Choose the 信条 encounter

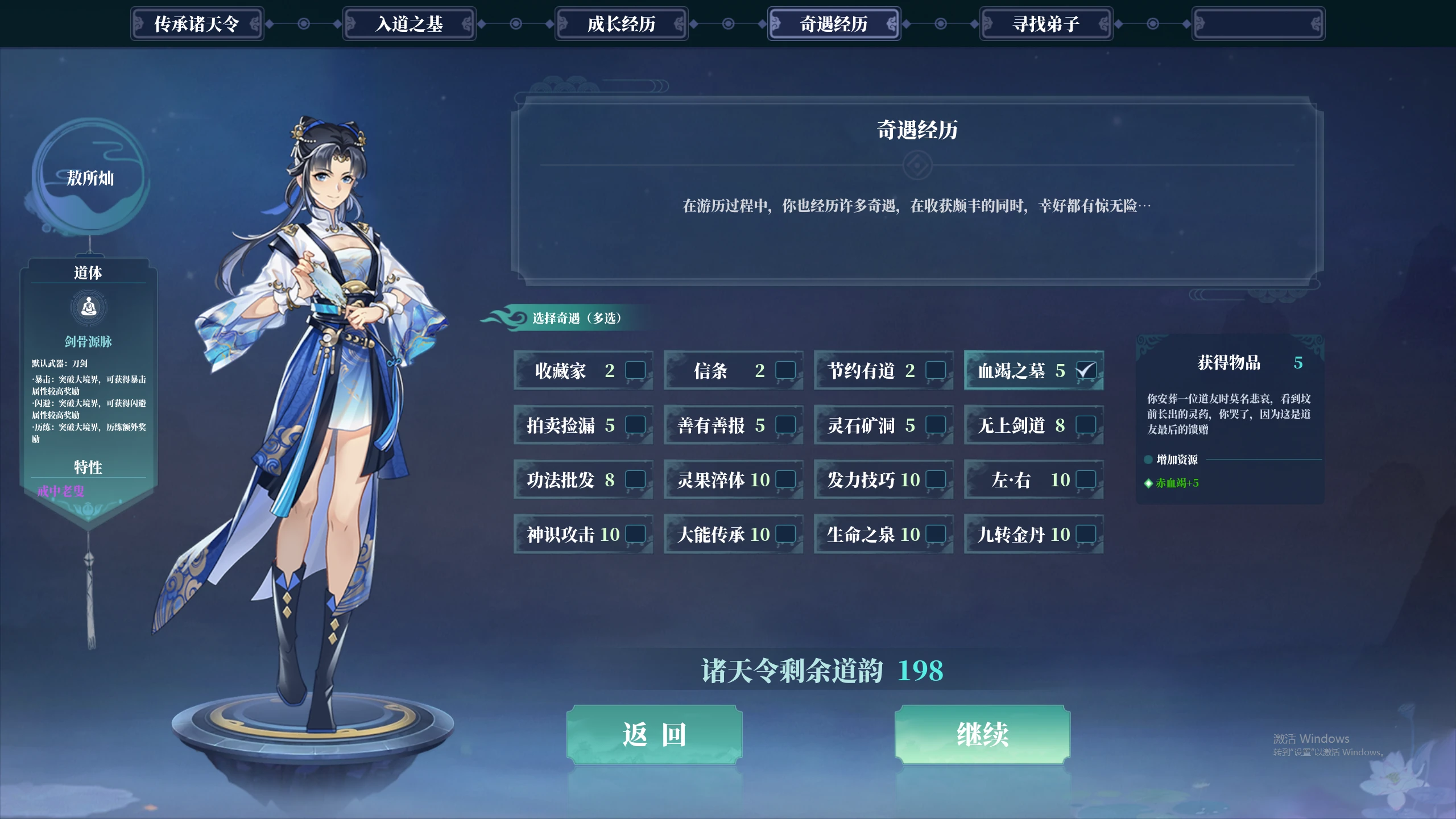coord(785,370)
